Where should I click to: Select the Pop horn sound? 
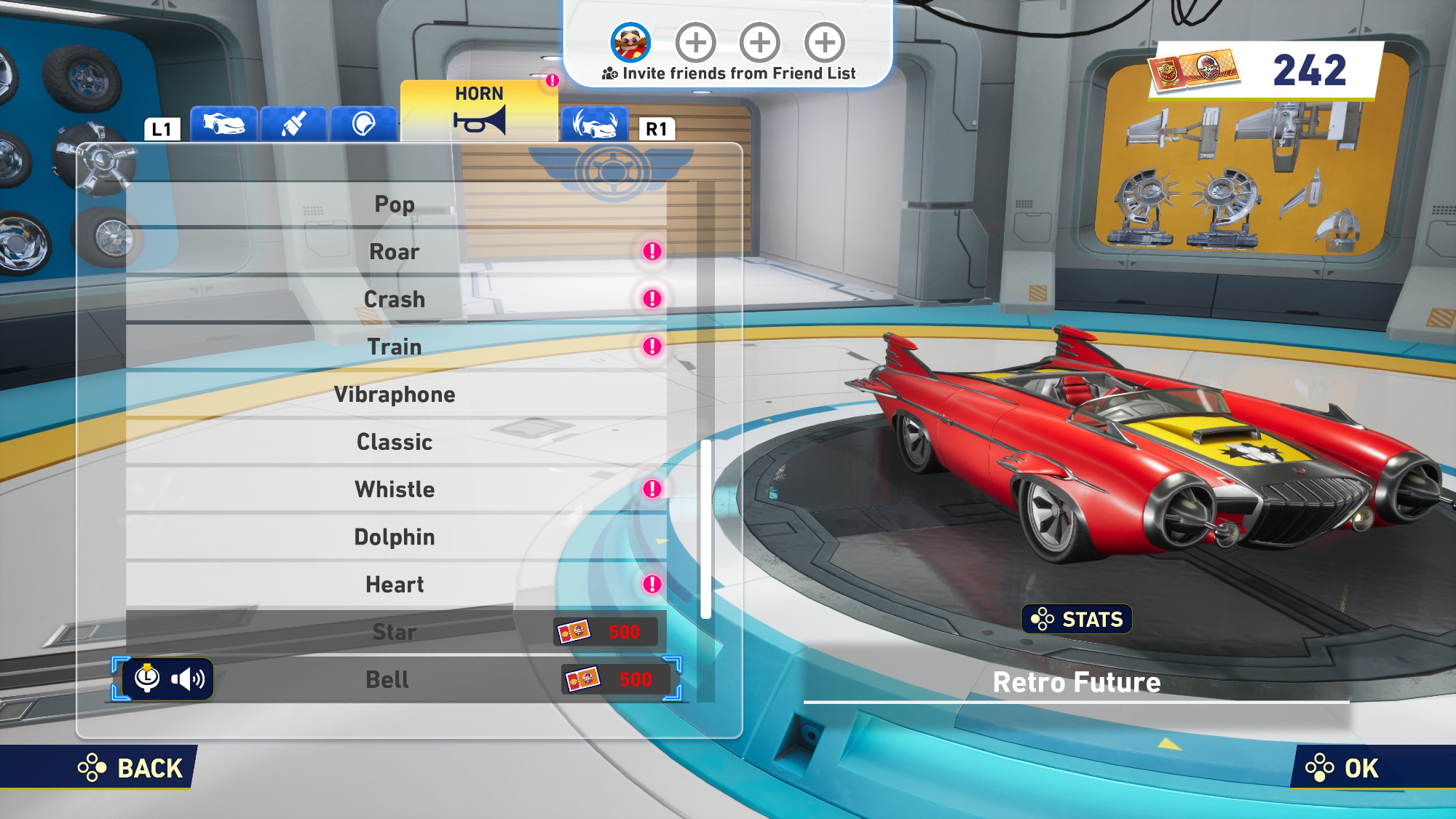tap(395, 205)
